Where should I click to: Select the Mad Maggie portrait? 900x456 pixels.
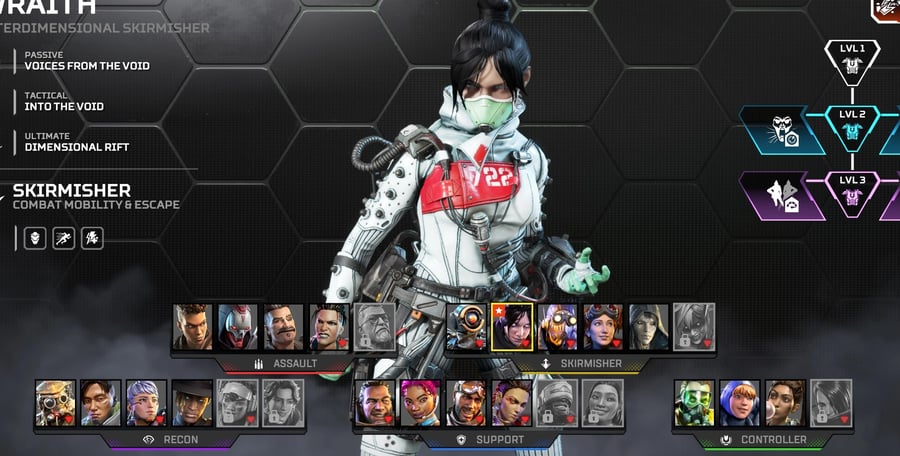pos(329,327)
